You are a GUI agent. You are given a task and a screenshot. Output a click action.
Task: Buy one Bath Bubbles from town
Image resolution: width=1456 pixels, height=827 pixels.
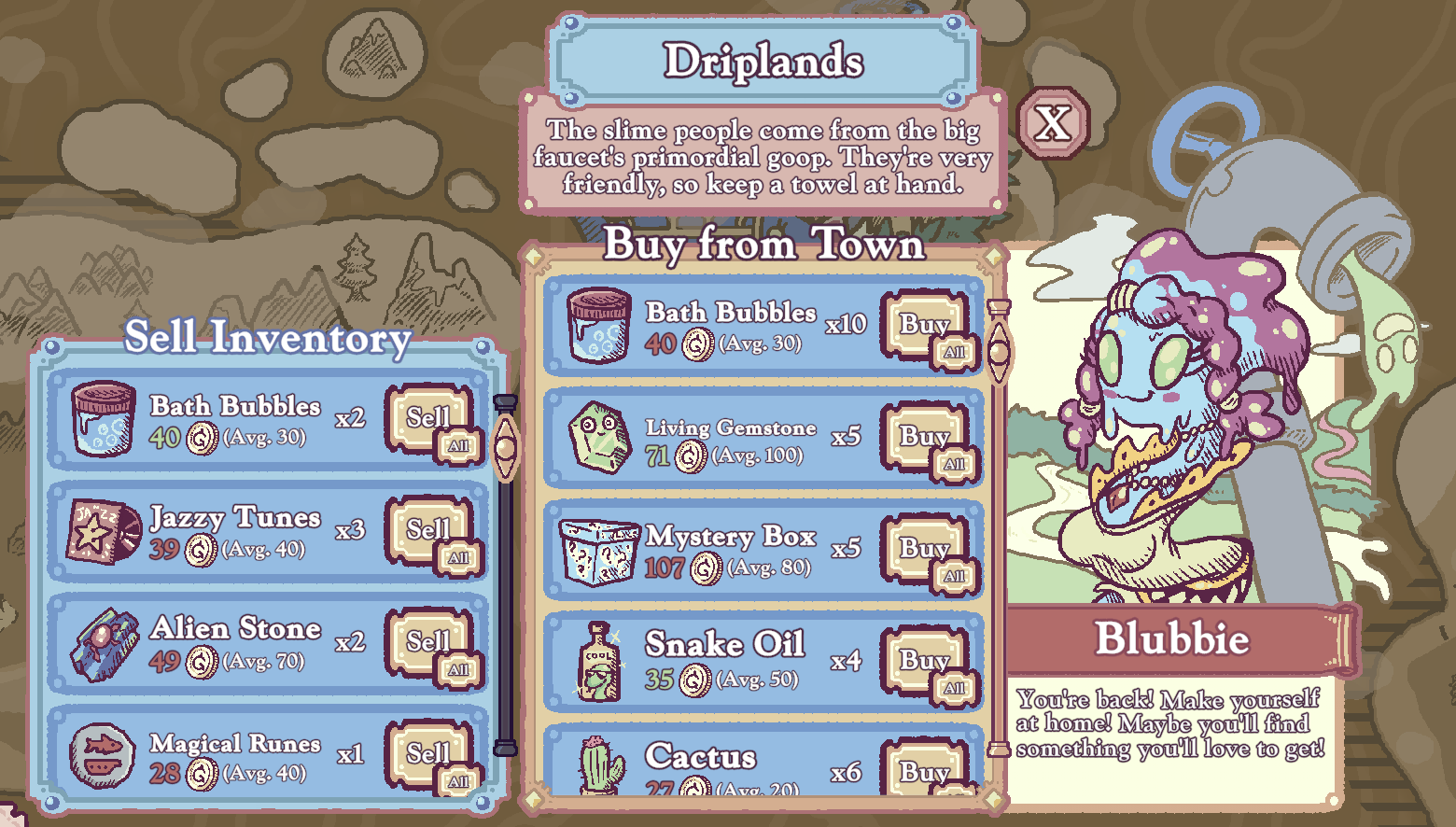click(918, 323)
